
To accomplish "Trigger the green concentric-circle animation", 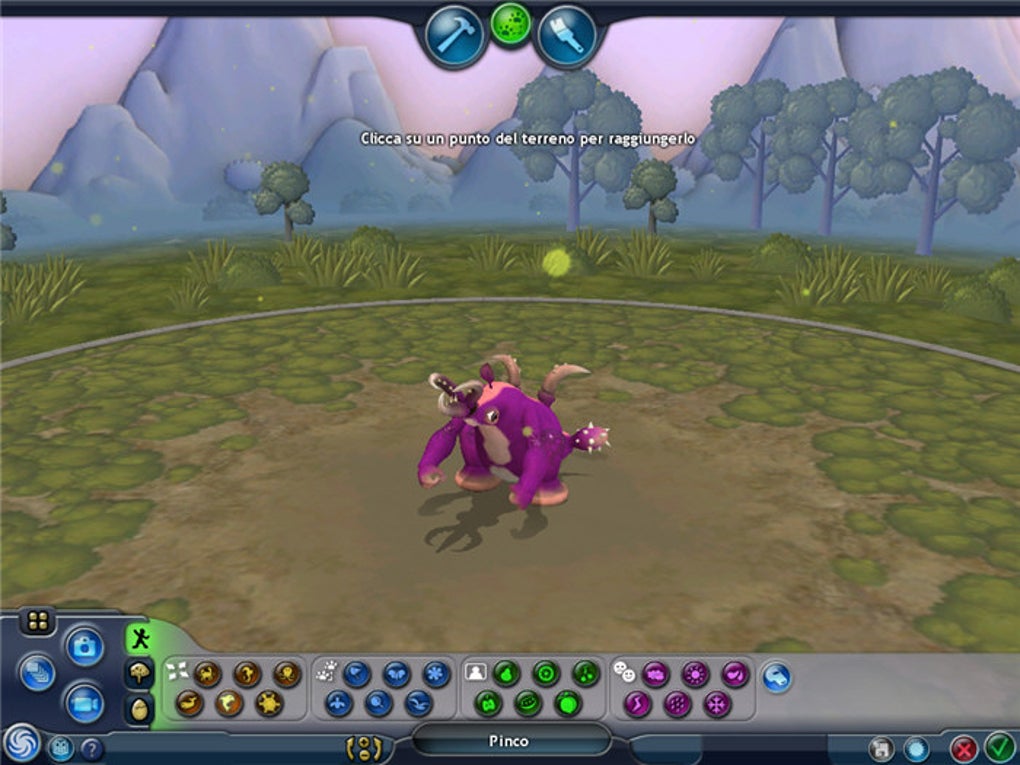I will tap(545, 673).
